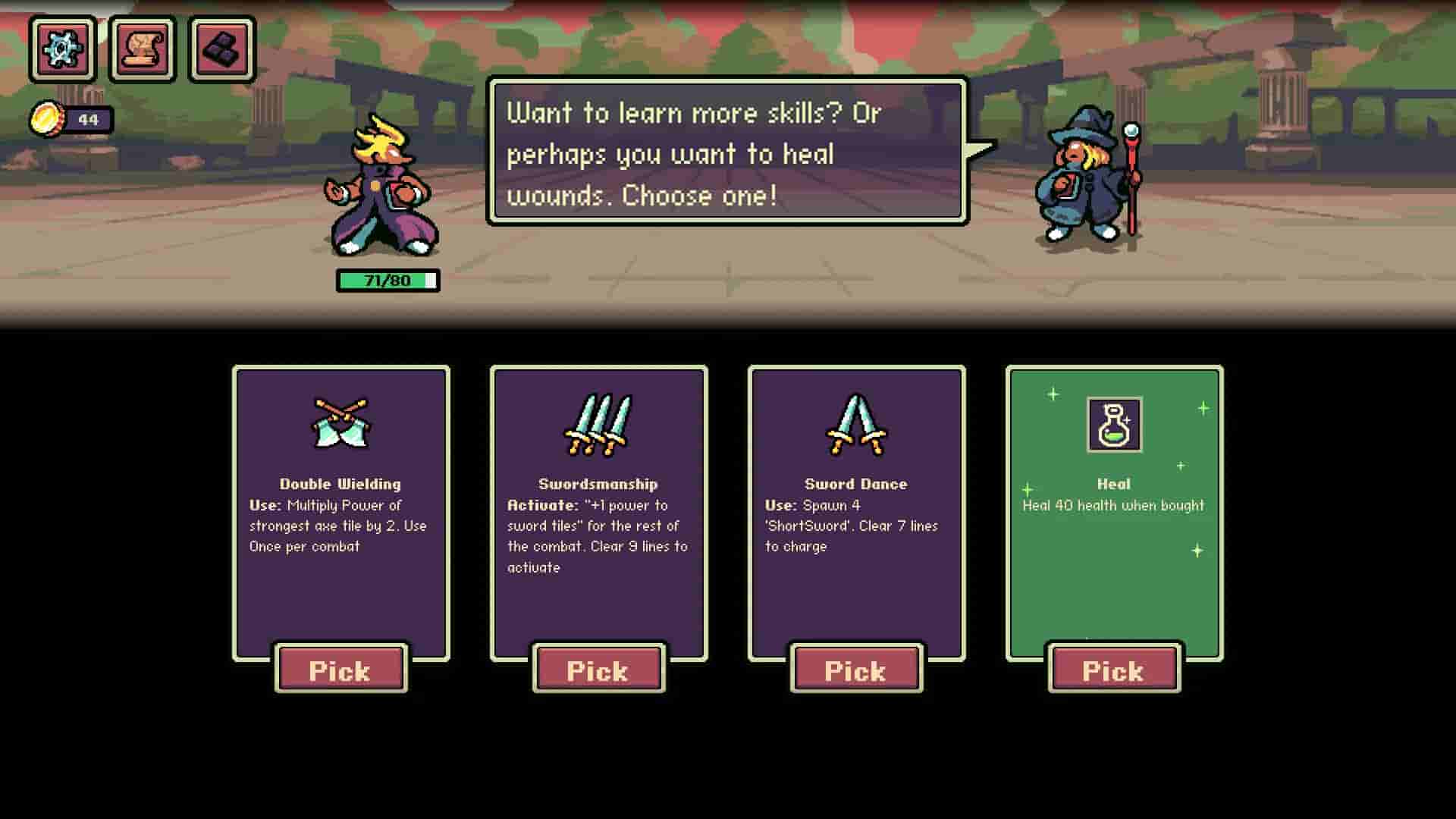This screenshot has height=819, width=1456.
Task: Click the dialogue box to advance
Action: click(724, 152)
